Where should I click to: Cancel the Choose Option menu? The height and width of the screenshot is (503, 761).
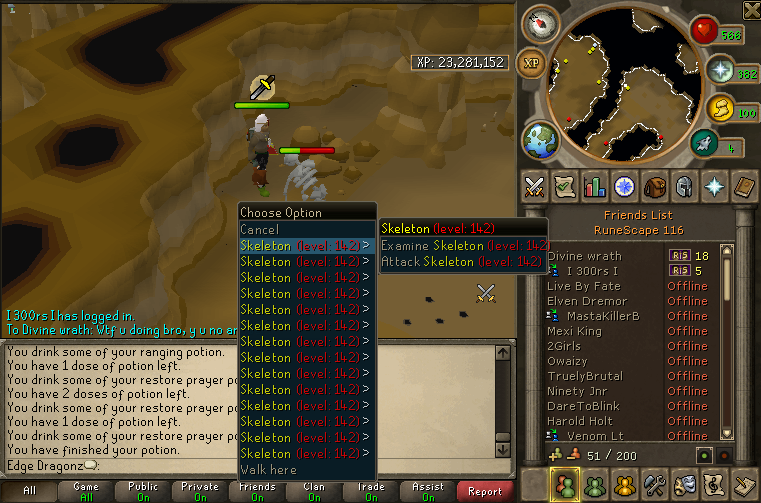coord(260,230)
